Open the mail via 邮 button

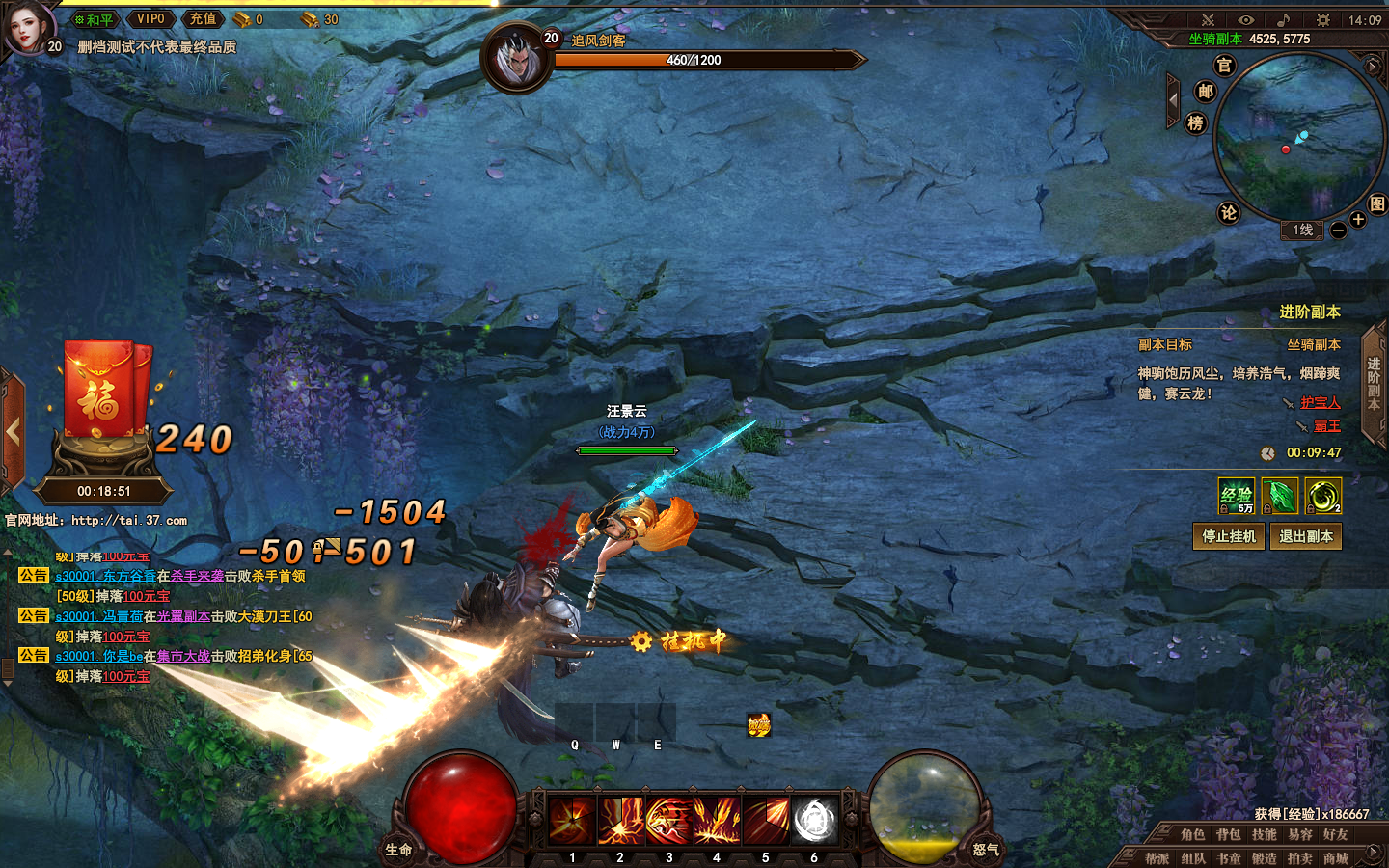coord(1205,92)
